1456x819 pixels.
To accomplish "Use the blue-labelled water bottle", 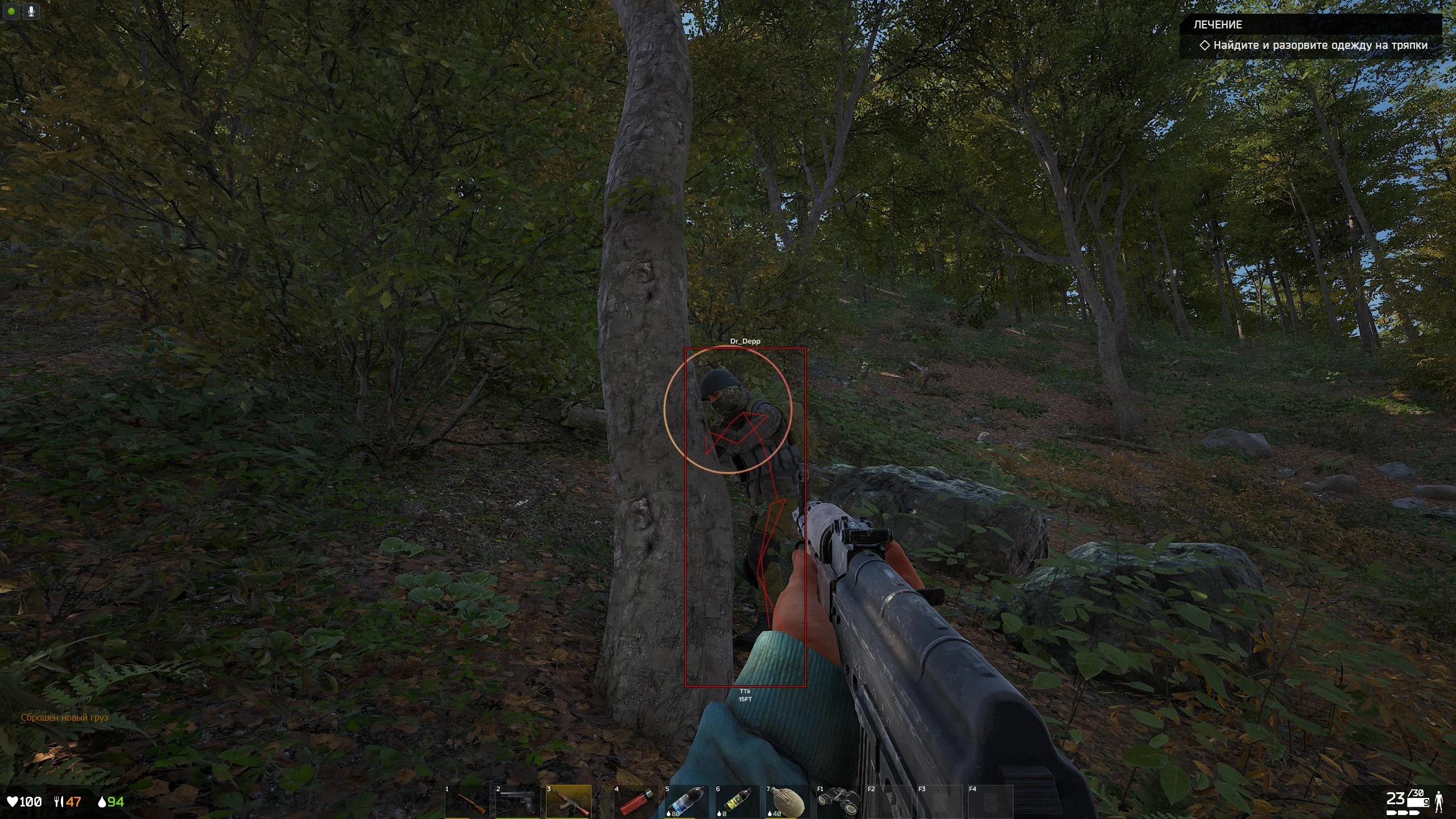I will (686, 802).
